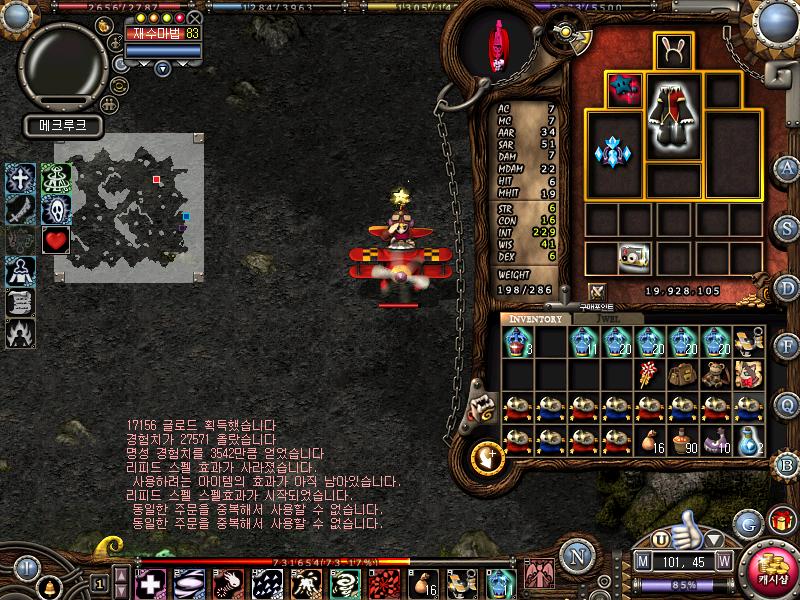Select the bunny ears headgear slot

[675, 51]
